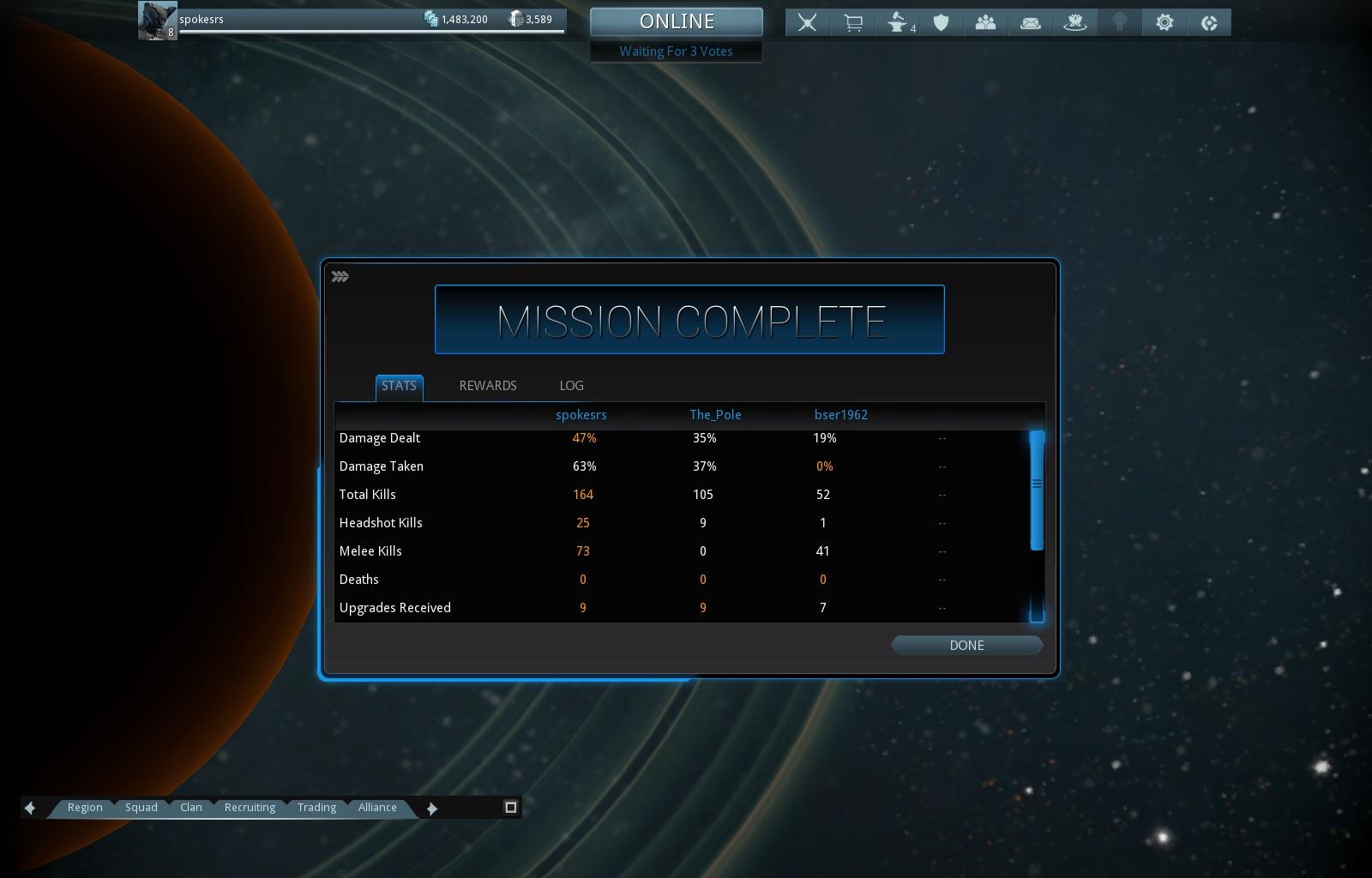Select the STATS tab
The image size is (1372, 878).
click(399, 386)
